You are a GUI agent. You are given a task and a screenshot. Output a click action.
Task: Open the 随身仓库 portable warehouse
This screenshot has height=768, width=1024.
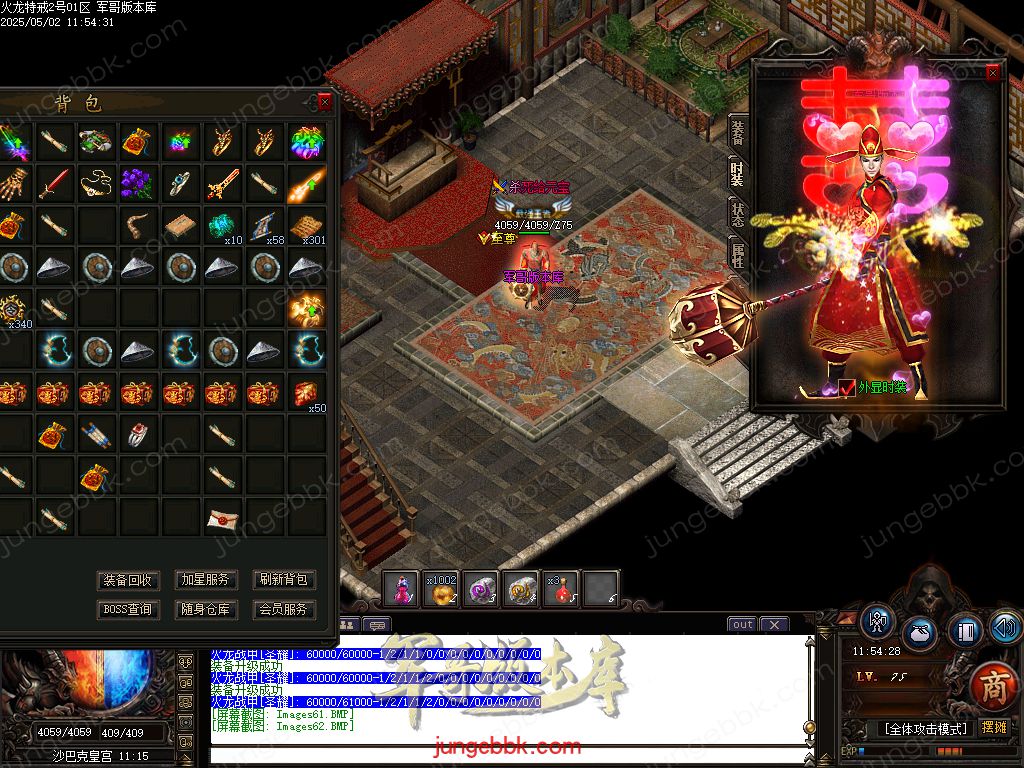click(206, 609)
